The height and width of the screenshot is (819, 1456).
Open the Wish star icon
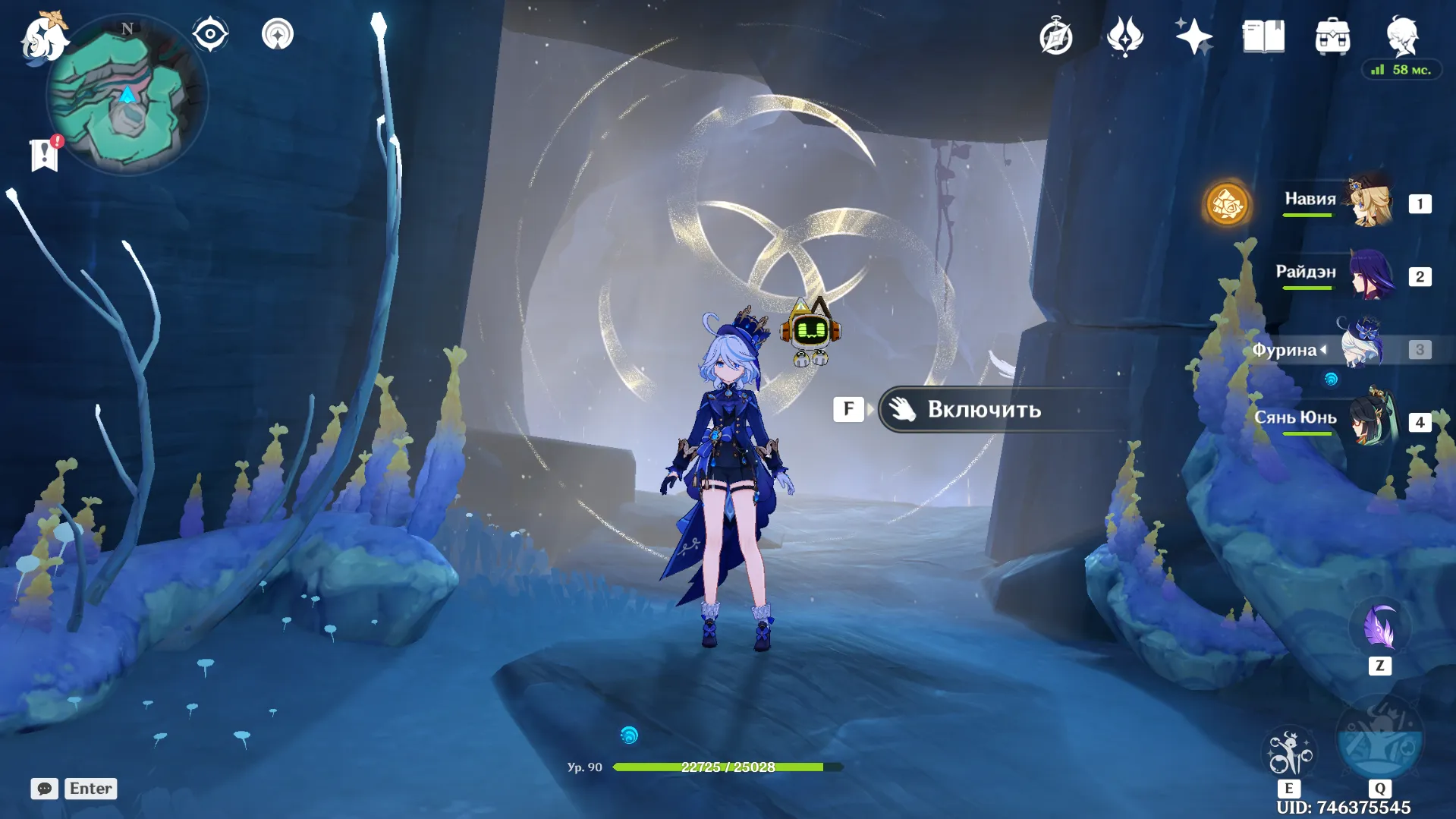pos(1193,36)
